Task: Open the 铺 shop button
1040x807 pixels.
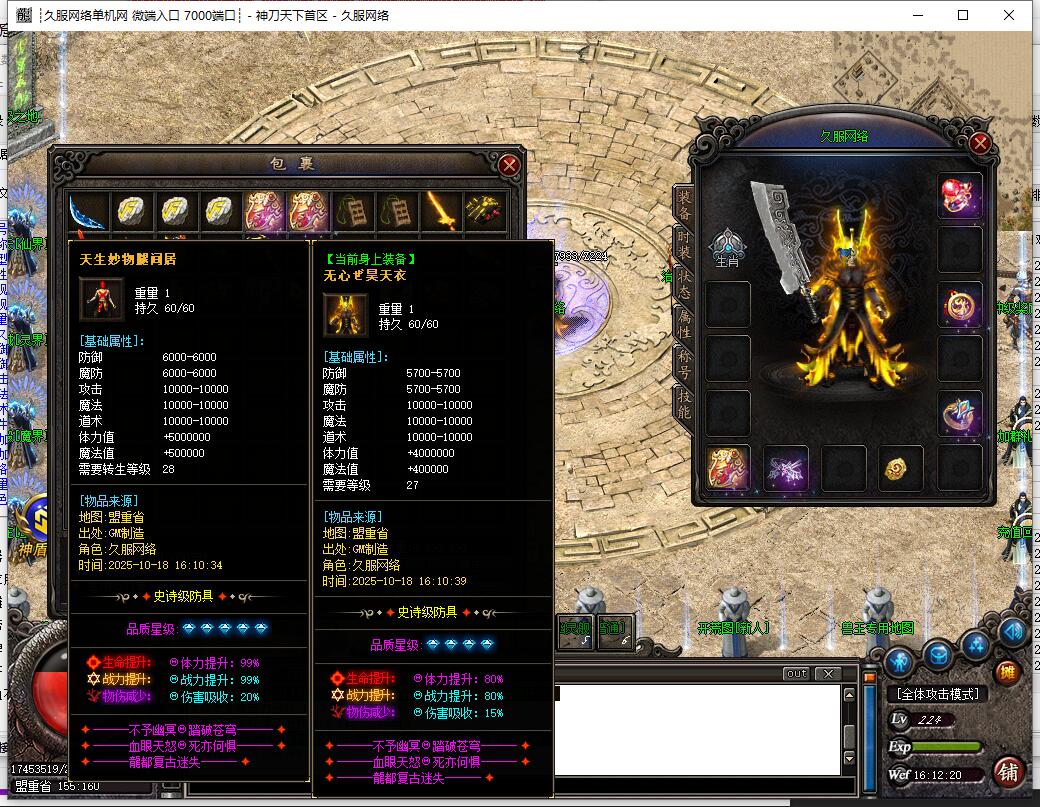Action: [1008, 771]
